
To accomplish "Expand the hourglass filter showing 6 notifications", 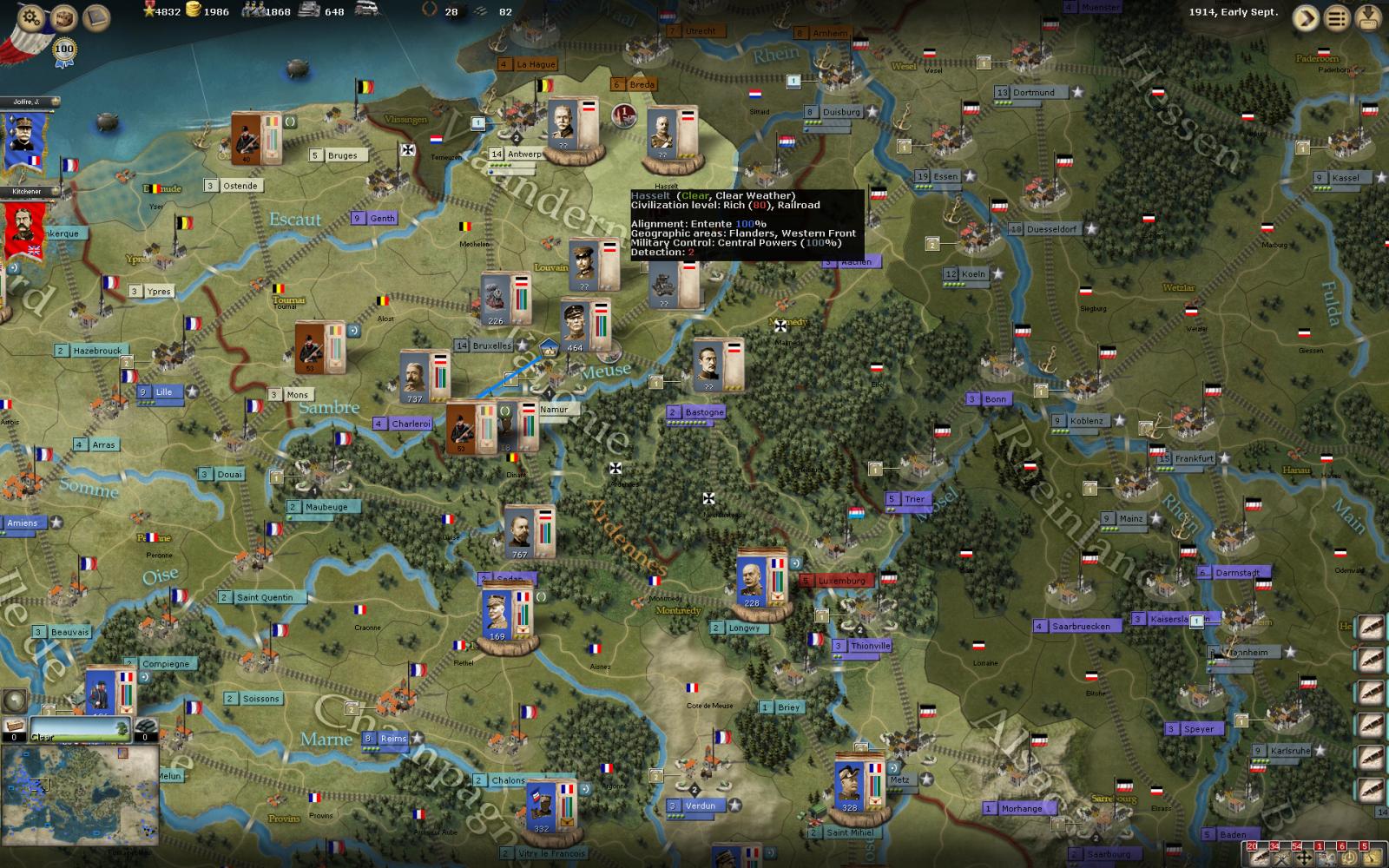I will point(1347,859).
